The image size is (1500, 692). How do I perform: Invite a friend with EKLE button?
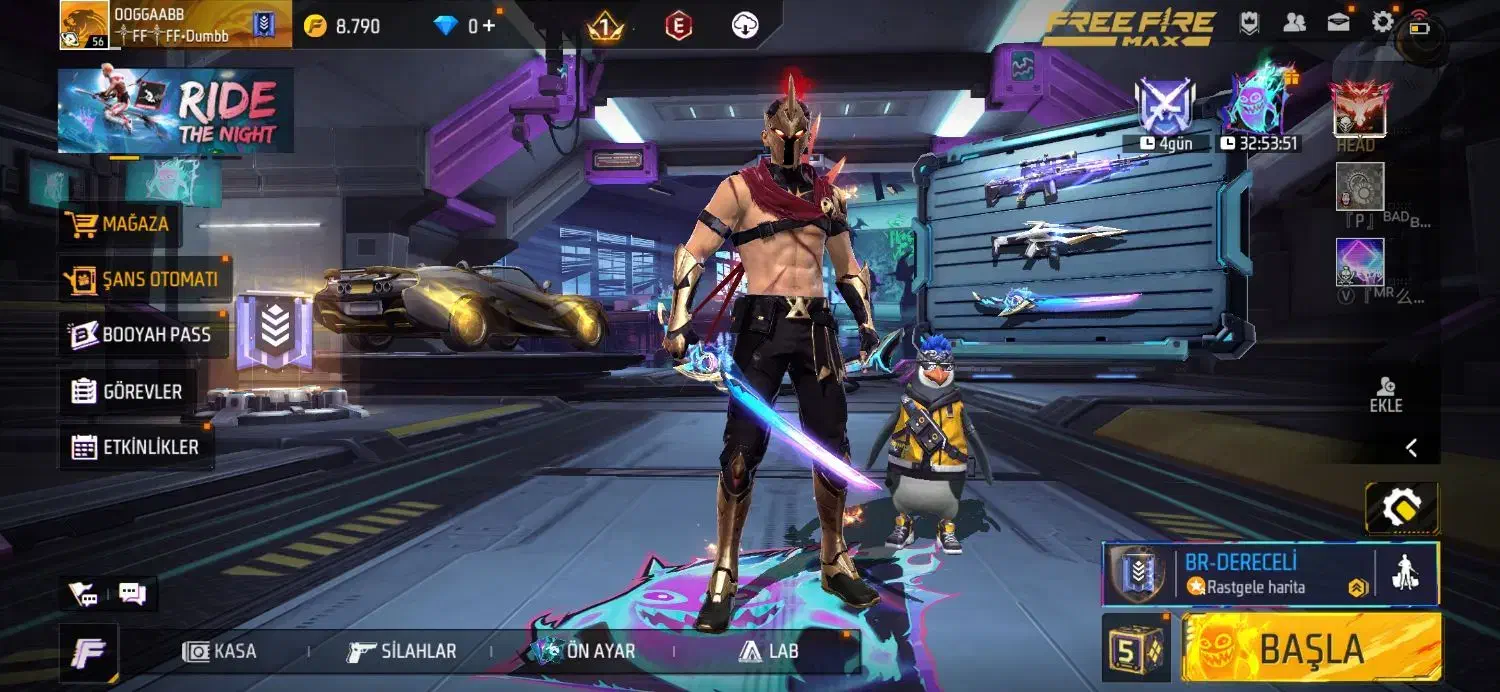1386,395
